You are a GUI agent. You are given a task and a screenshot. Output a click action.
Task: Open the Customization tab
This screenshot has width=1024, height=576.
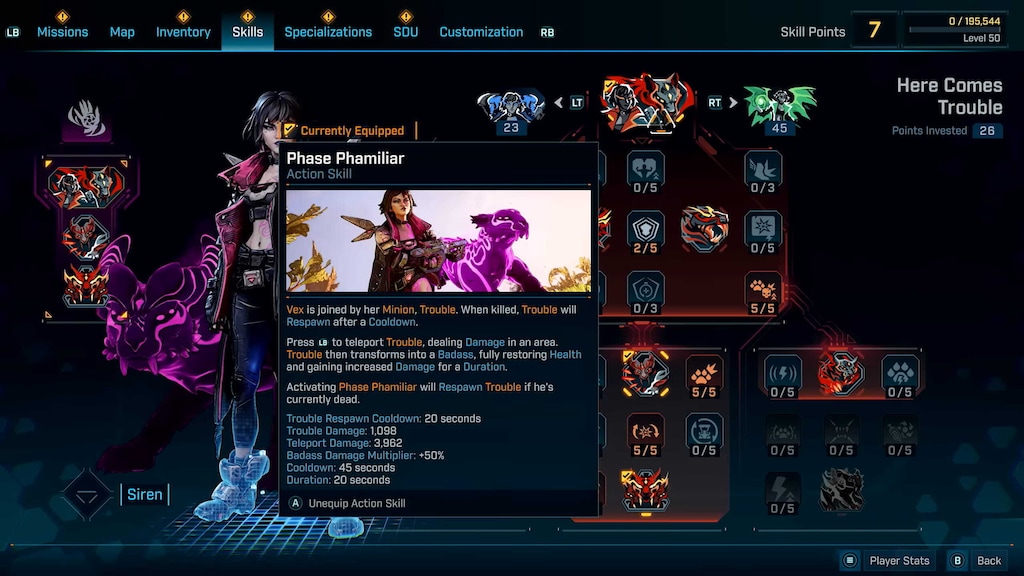(481, 32)
